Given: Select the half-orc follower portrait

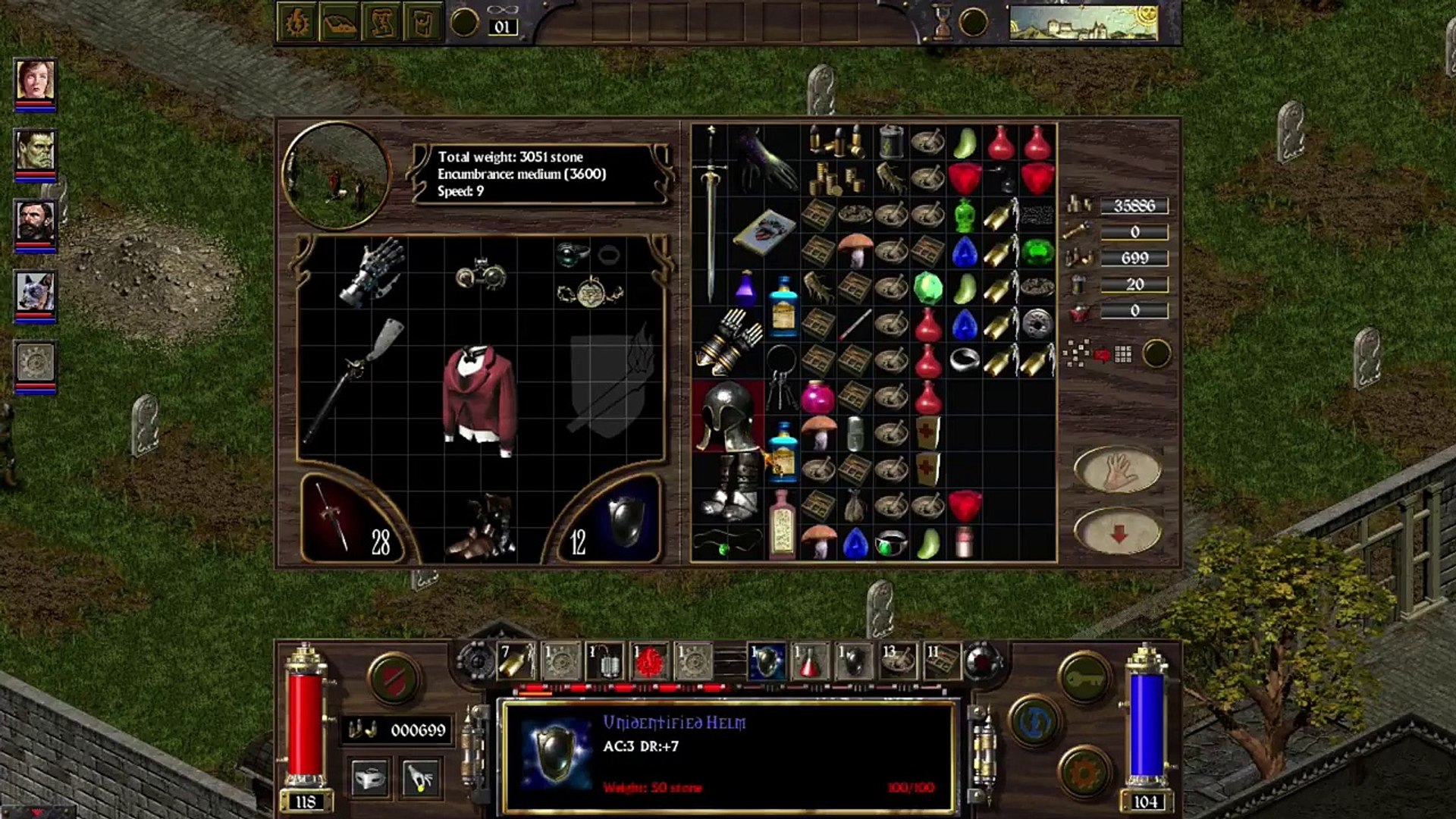Looking at the screenshot, I should tap(35, 150).
